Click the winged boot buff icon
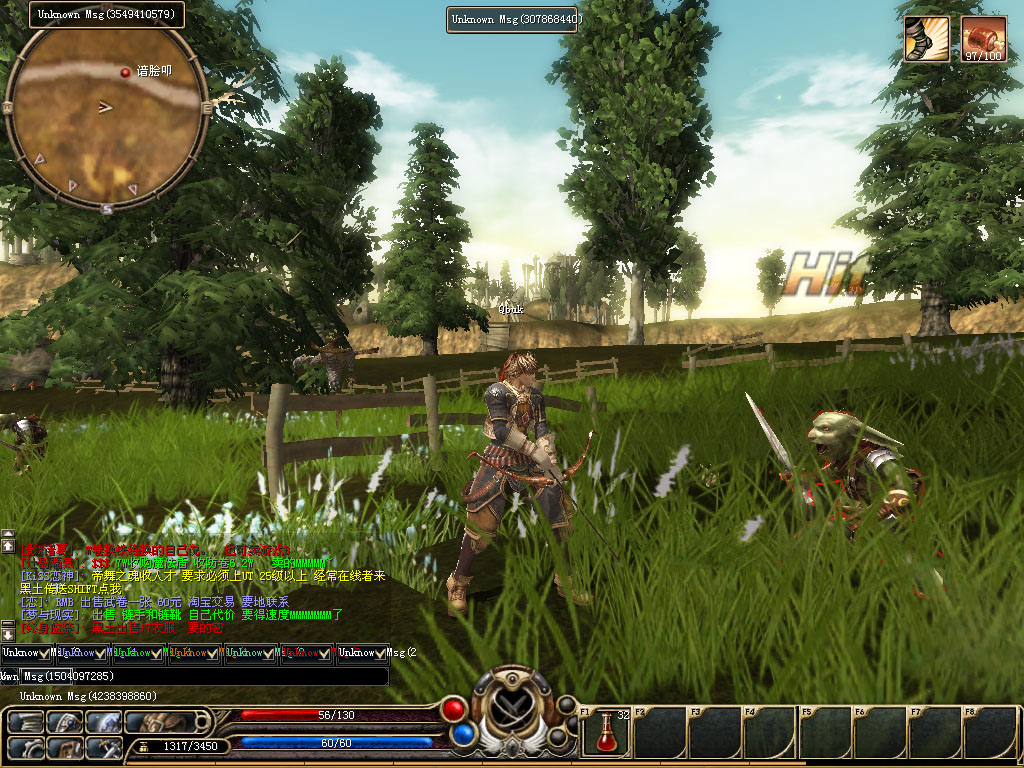The width and height of the screenshot is (1024, 768). (926, 38)
